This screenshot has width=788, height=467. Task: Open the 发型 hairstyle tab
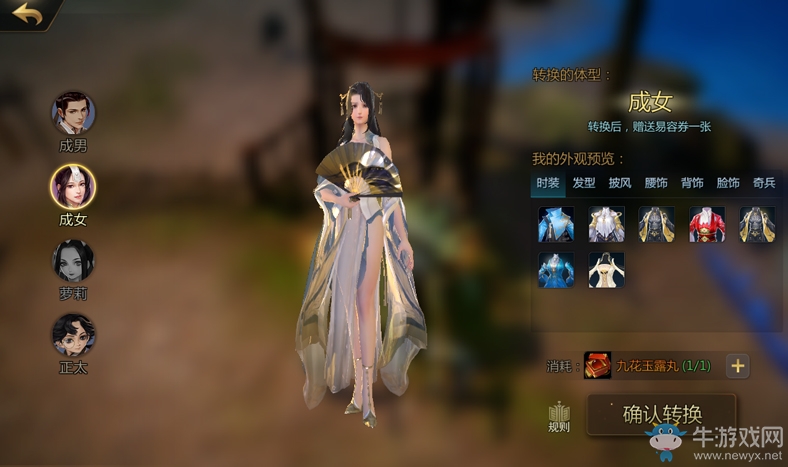(x=584, y=183)
